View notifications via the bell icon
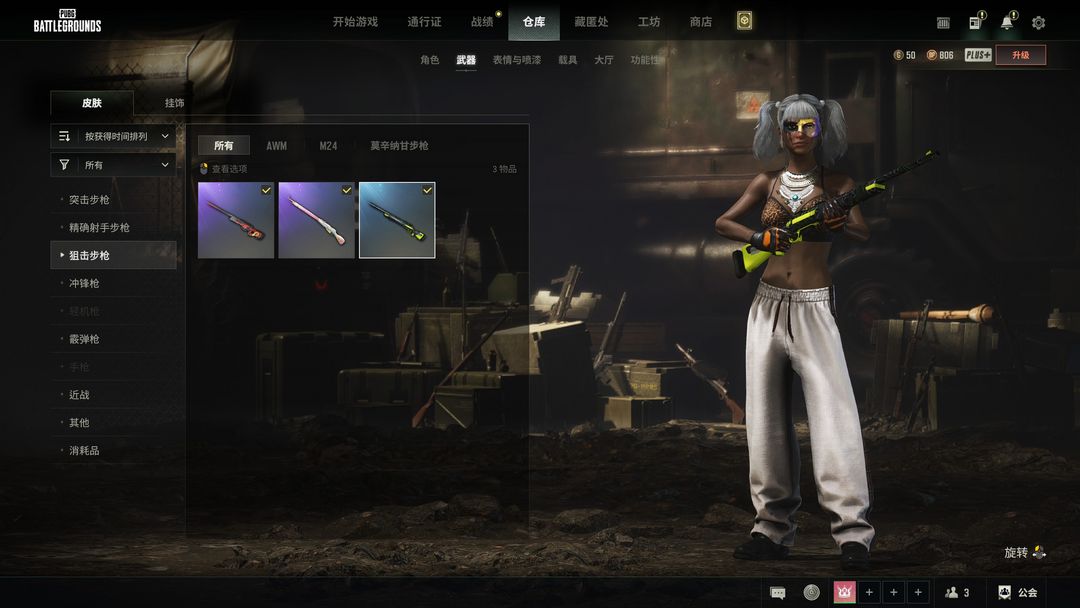 point(1006,23)
